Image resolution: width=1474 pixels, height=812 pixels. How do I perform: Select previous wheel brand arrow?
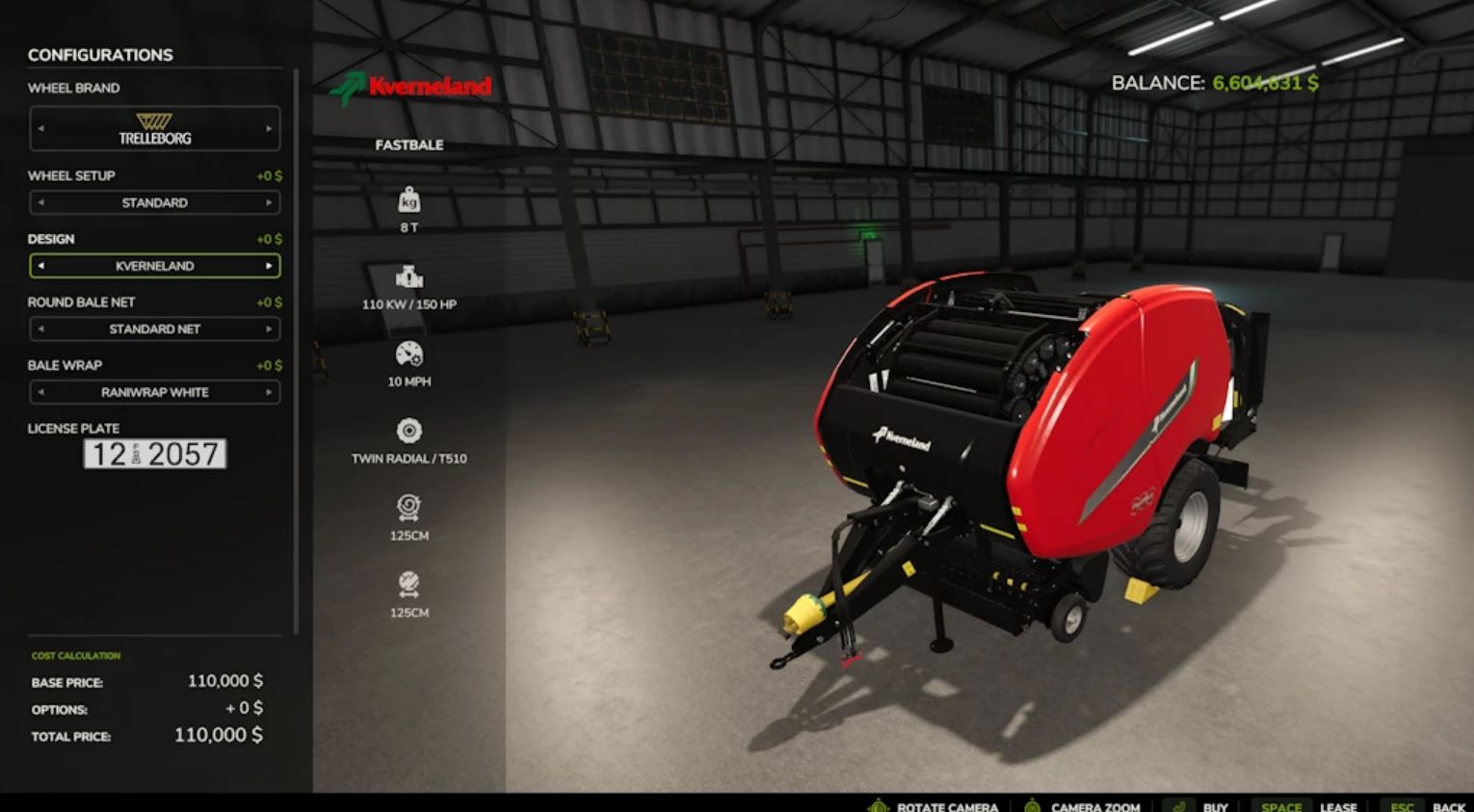pos(40,128)
